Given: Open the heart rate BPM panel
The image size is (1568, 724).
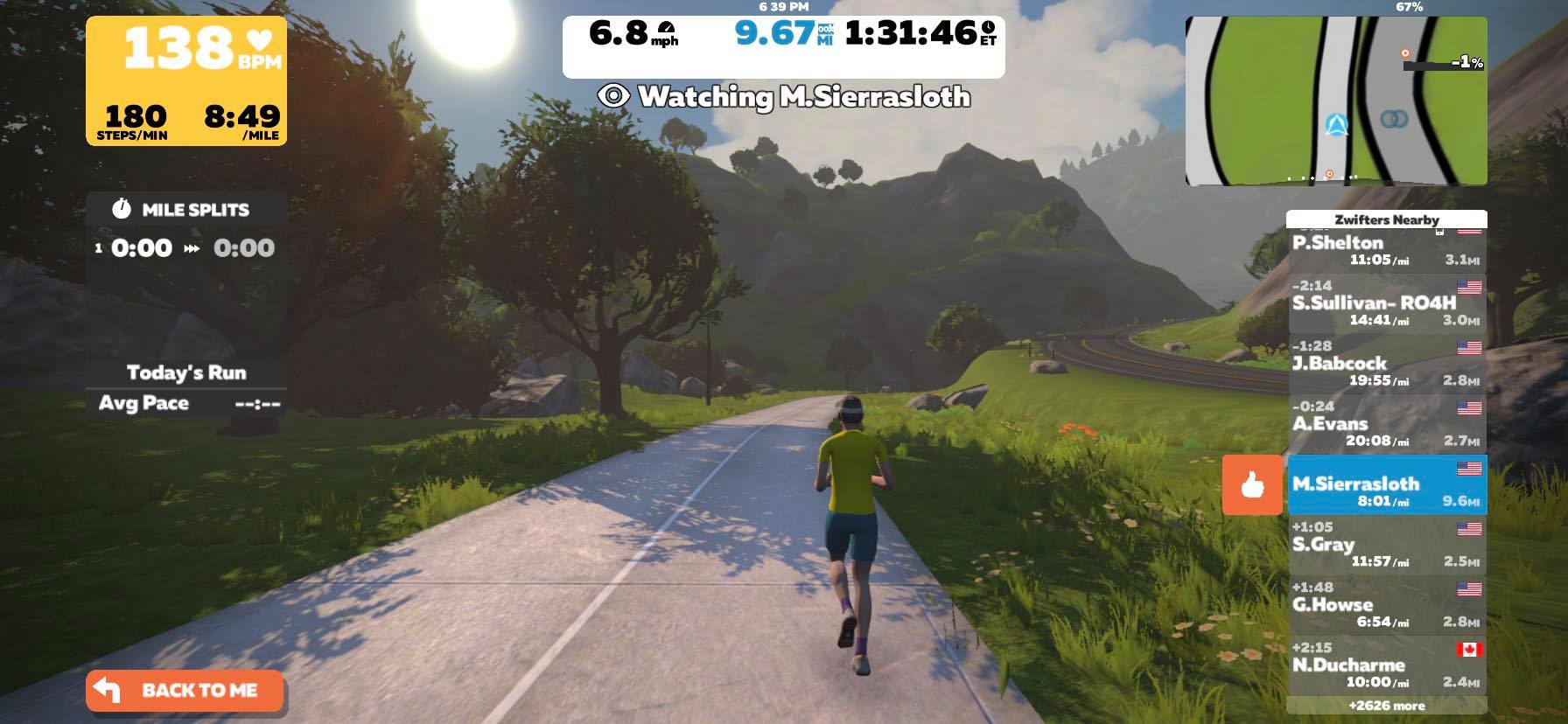Looking at the screenshot, I should pyautogui.click(x=185, y=80).
